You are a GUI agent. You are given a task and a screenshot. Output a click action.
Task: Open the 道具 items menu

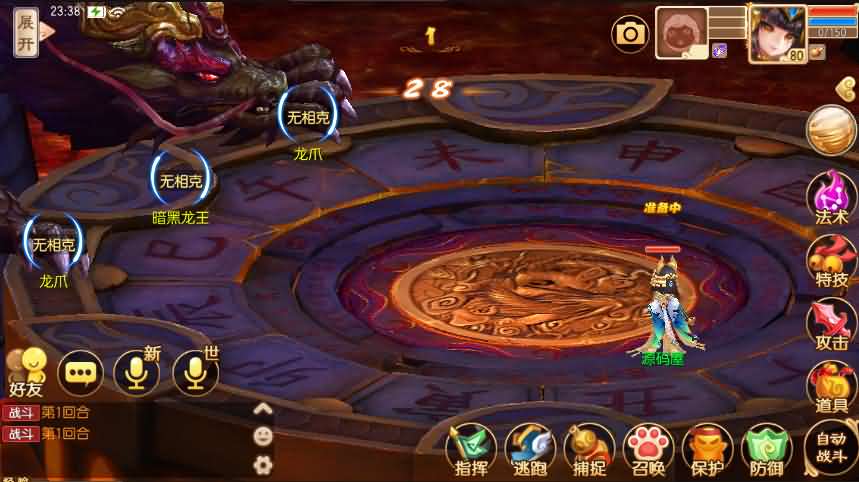(831, 385)
